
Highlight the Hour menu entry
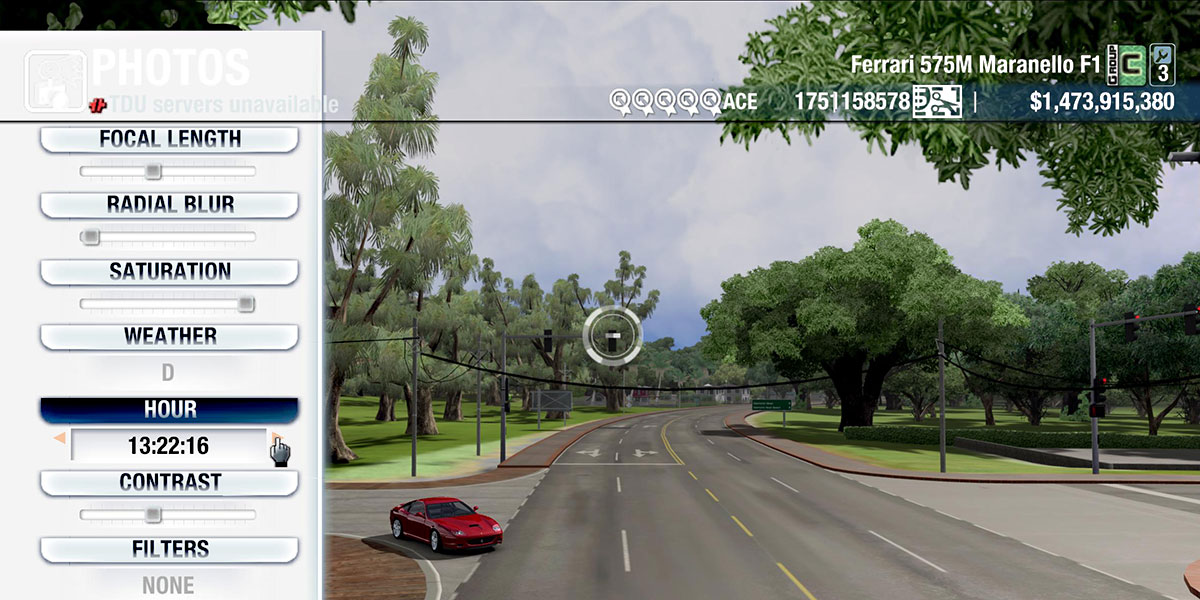tap(169, 410)
